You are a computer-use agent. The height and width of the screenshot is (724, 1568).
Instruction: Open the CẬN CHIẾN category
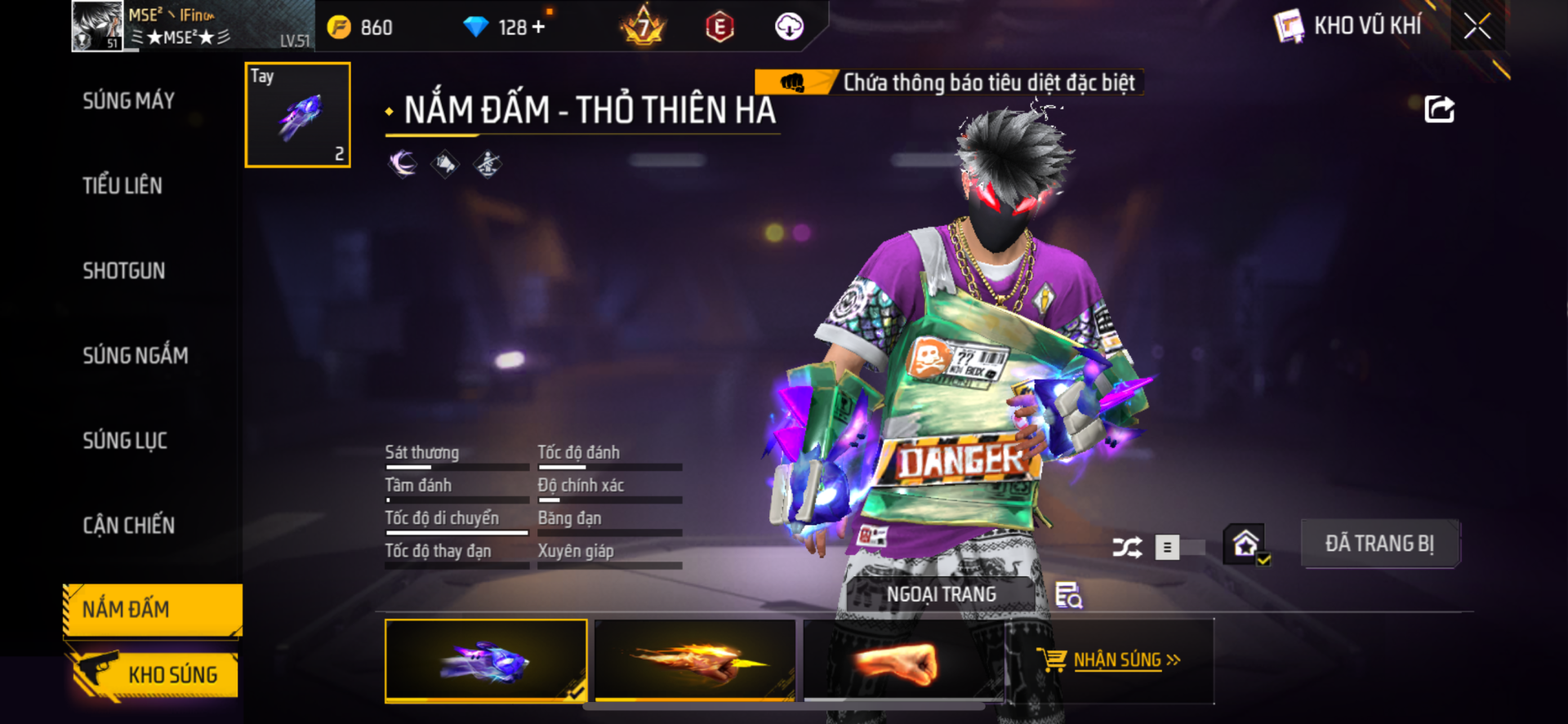(128, 526)
